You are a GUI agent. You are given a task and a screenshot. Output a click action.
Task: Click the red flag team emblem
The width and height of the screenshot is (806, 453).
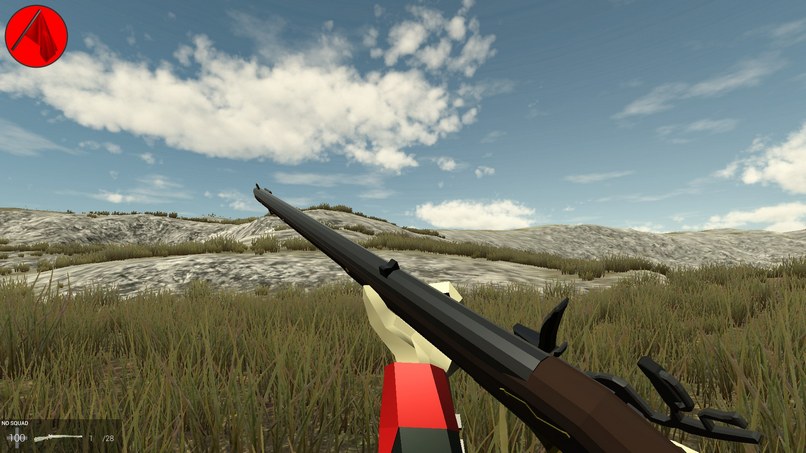pos(36,36)
